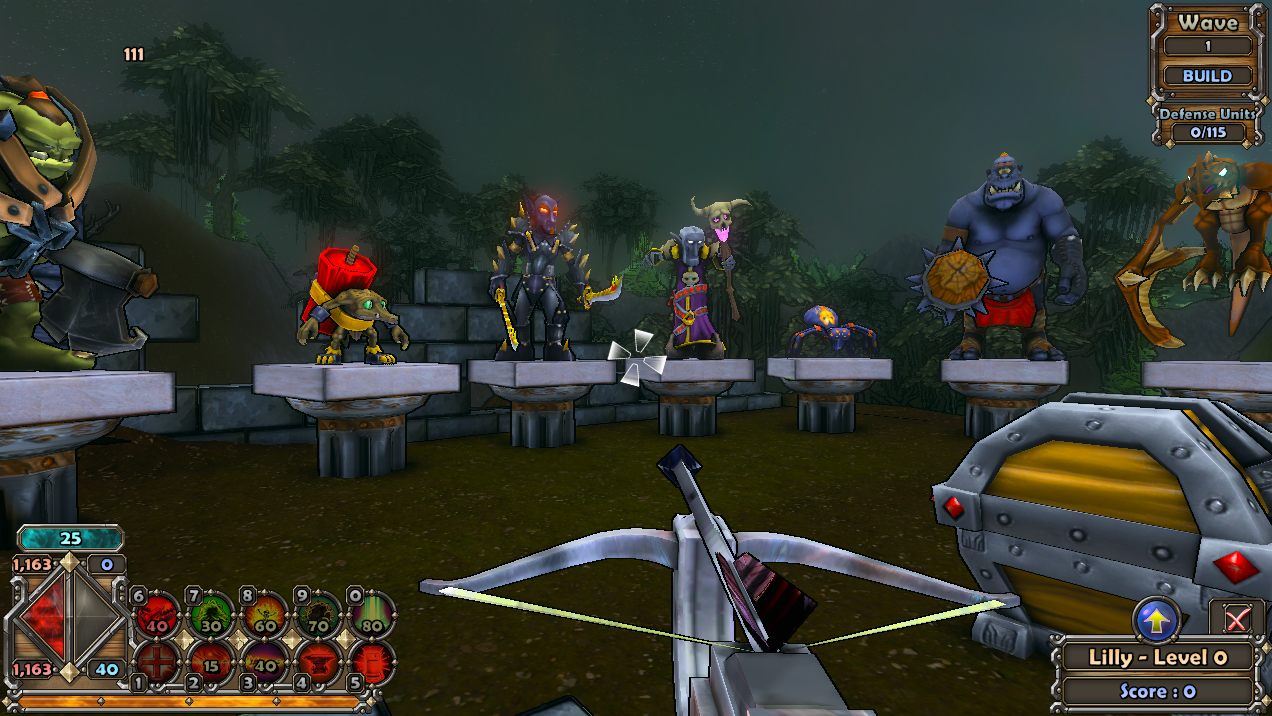Image resolution: width=1272 pixels, height=716 pixels.
Task: Use the red cost-15 ability in slot 2
Action: pyautogui.click(x=212, y=661)
